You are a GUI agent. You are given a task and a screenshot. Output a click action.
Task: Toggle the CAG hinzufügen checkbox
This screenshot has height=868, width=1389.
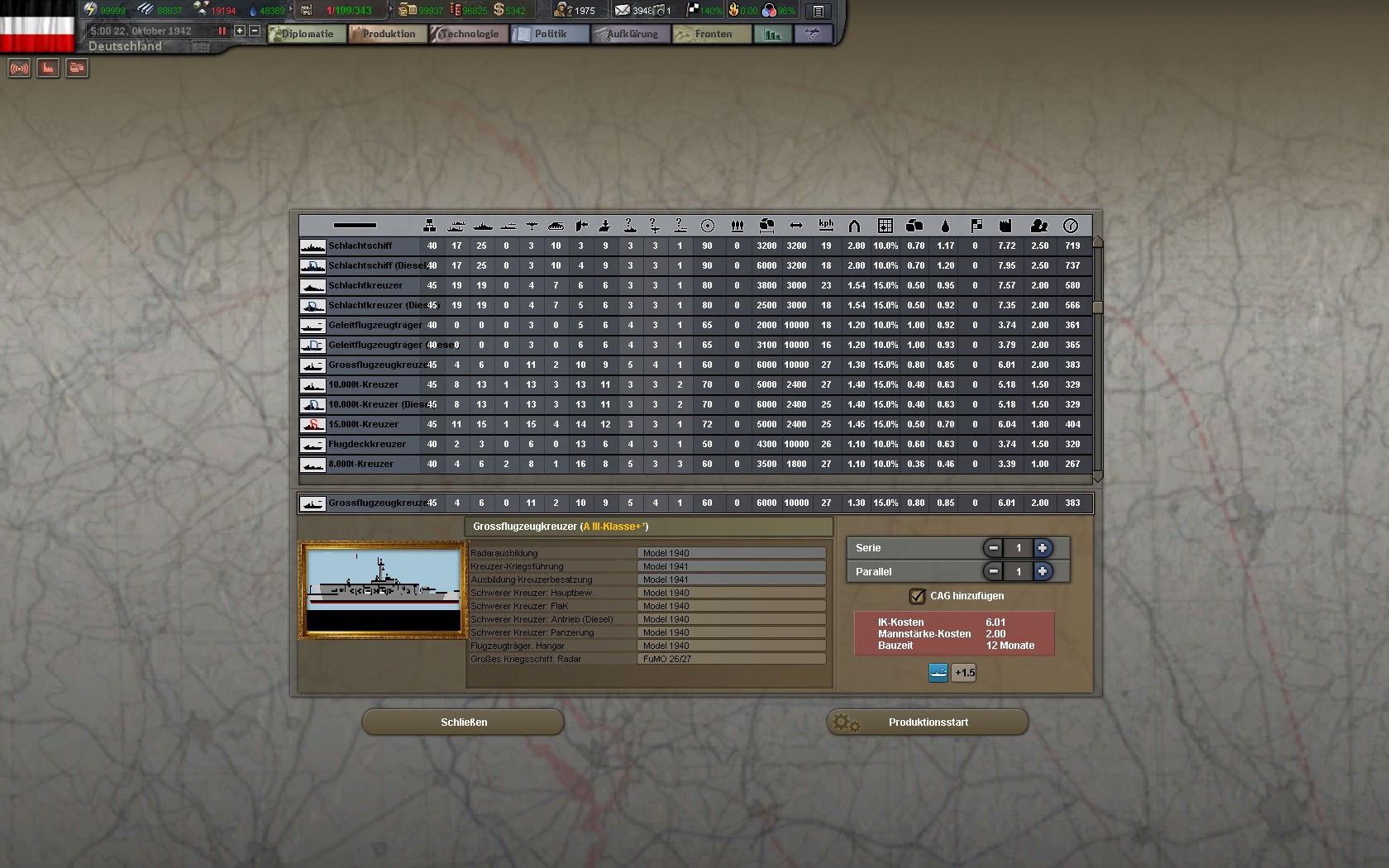tap(917, 596)
